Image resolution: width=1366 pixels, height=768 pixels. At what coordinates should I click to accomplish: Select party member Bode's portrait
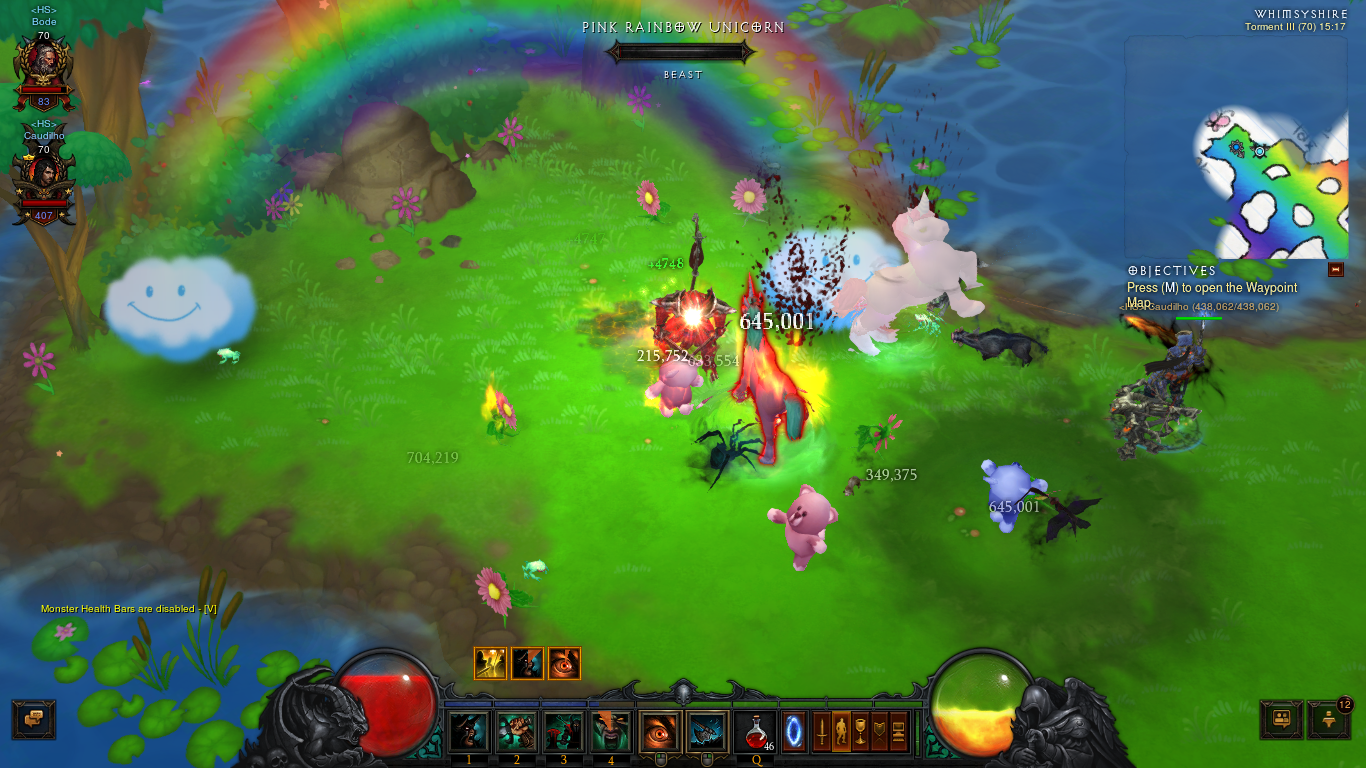click(42, 68)
